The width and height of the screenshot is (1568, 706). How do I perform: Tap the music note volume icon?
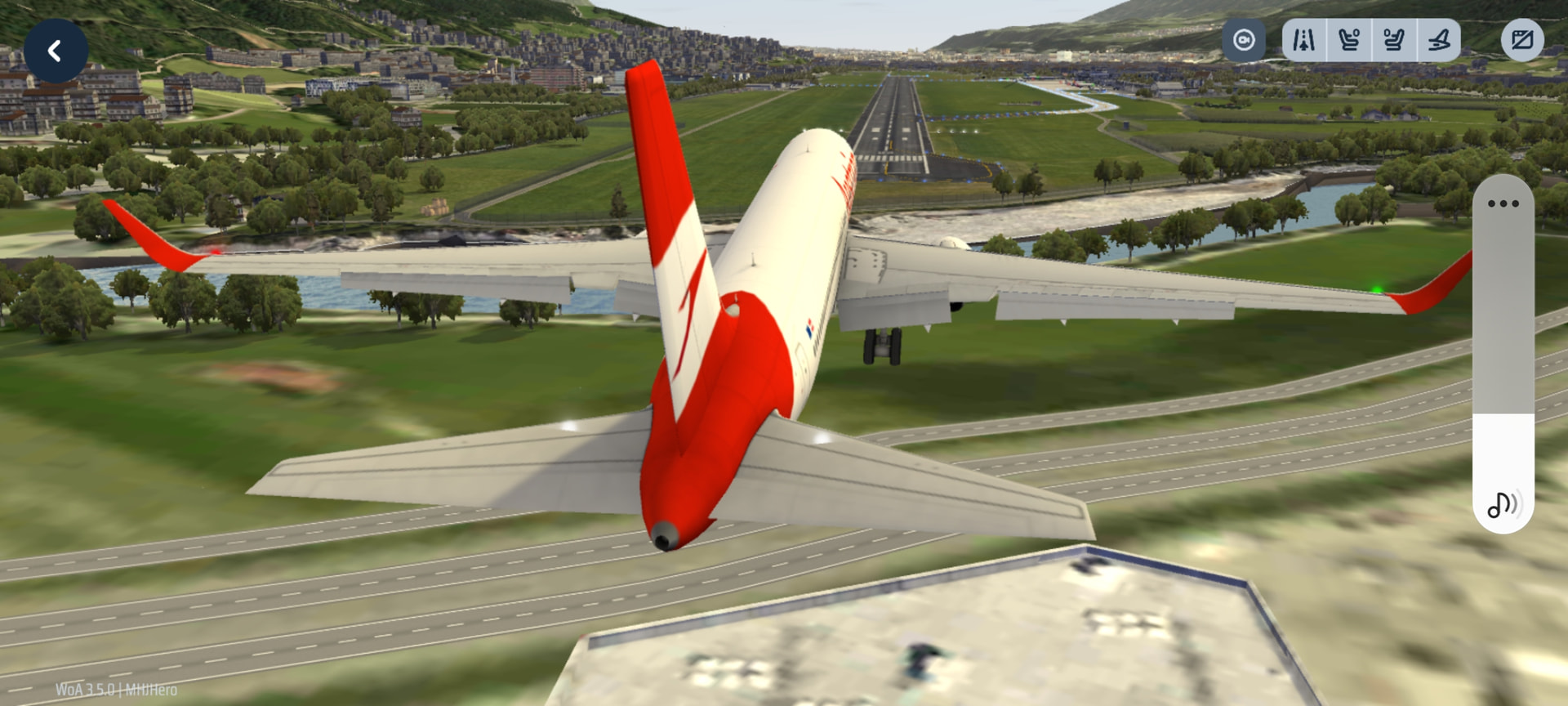(x=1503, y=504)
